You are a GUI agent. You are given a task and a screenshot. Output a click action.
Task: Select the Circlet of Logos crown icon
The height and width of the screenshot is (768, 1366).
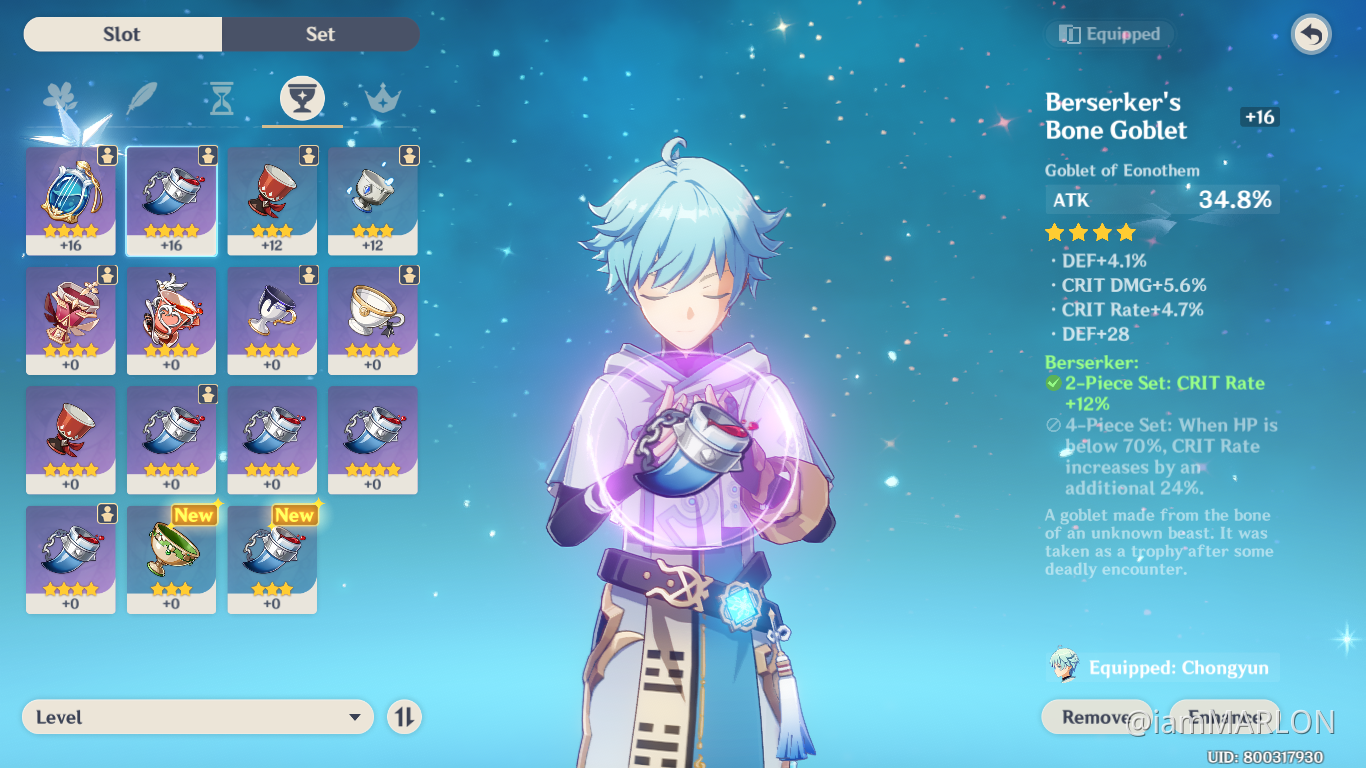tap(383, 97)
